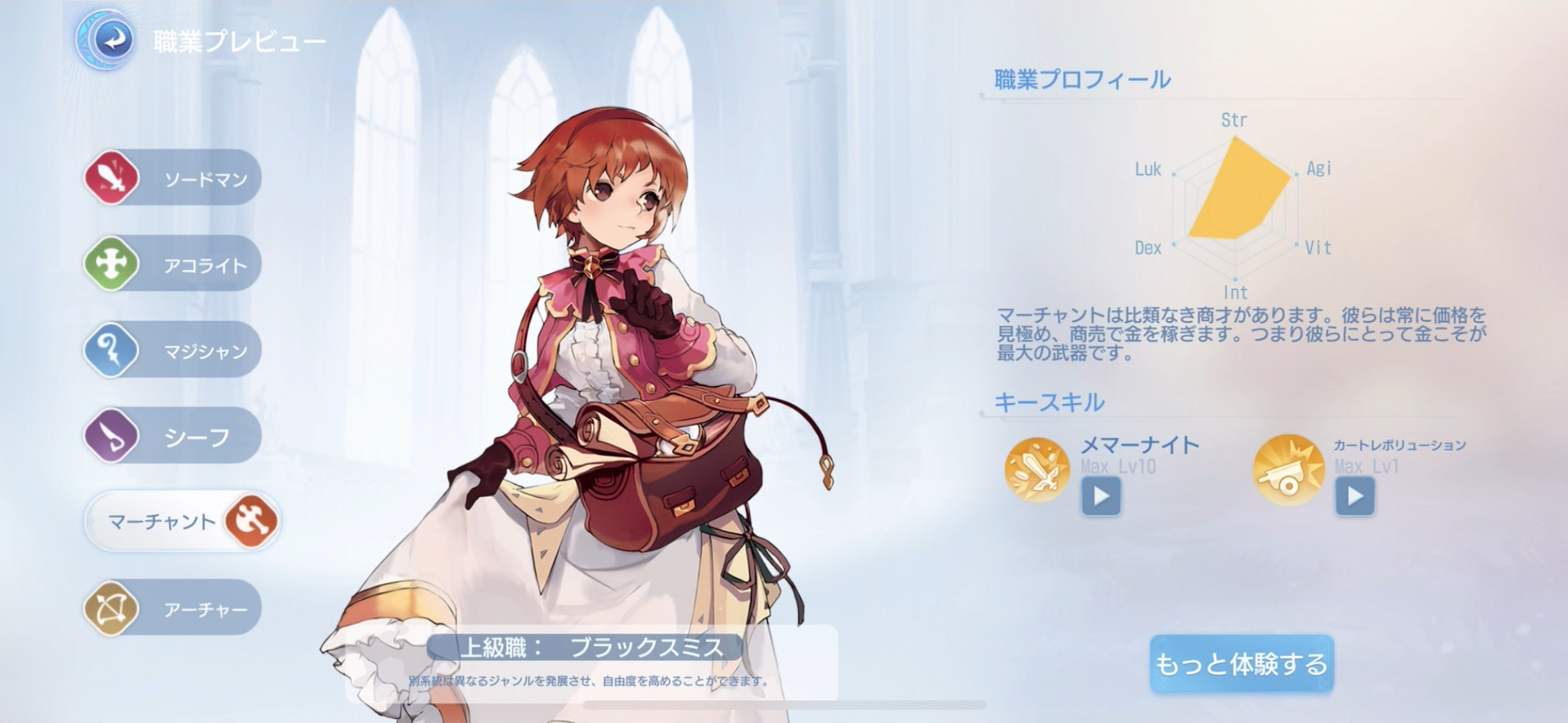Click the Mammonite skill icon

click(1036, 471)
